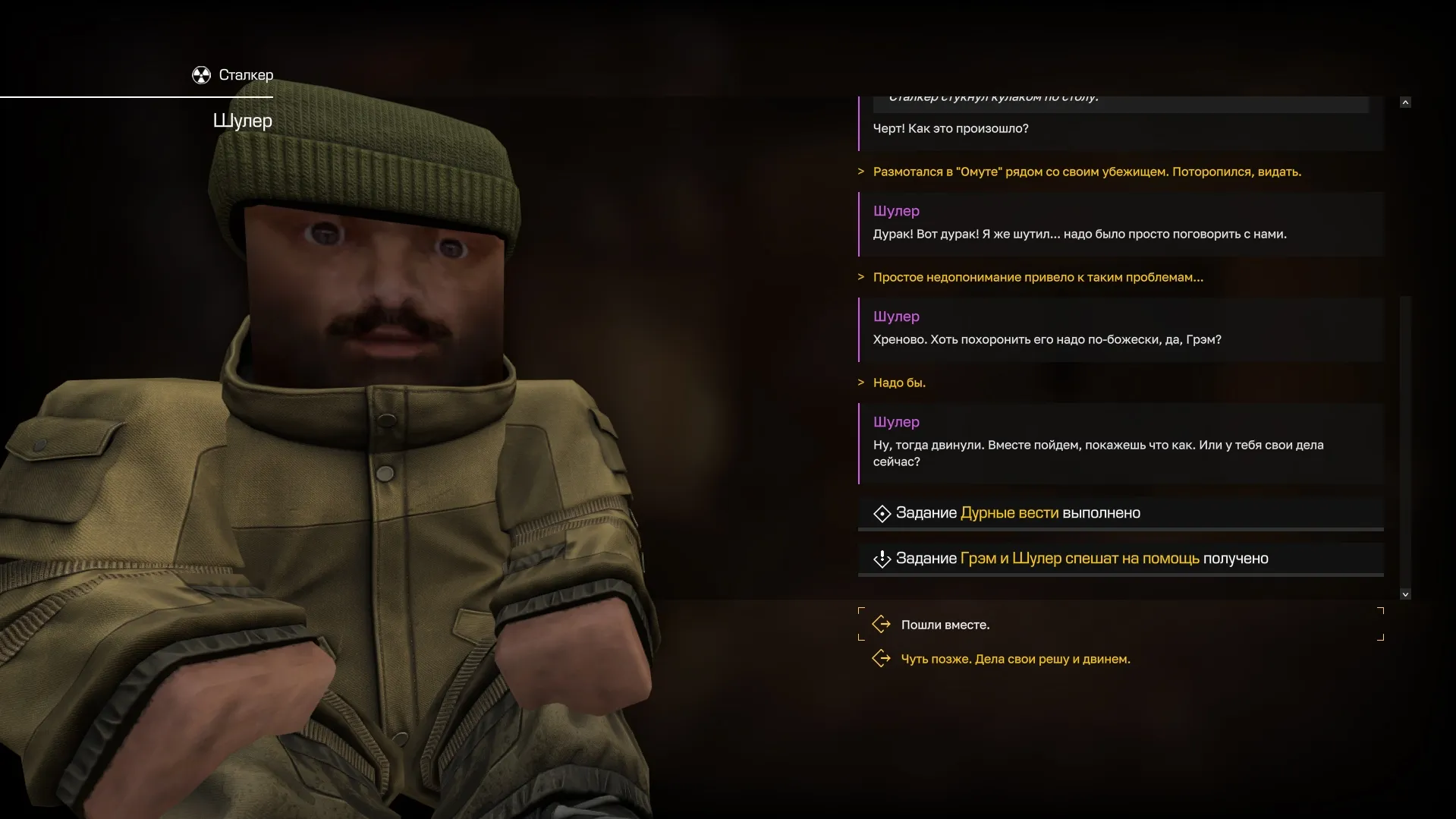1456x819 pixels.
Task: Select "Чуть позже. Дела свои решу и двинем."
Action: tap(1015, 659)
